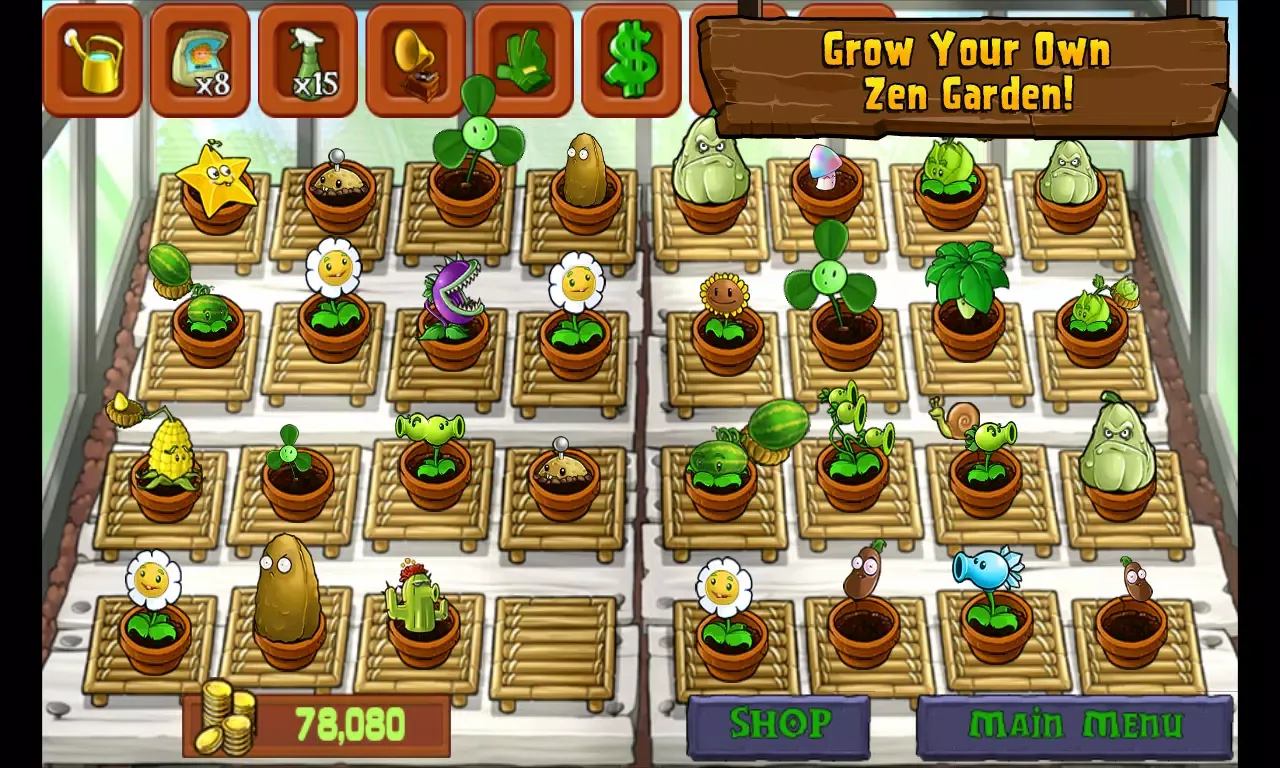
Task: Select the bug spray bottle with x15 count
Action: 306,57
